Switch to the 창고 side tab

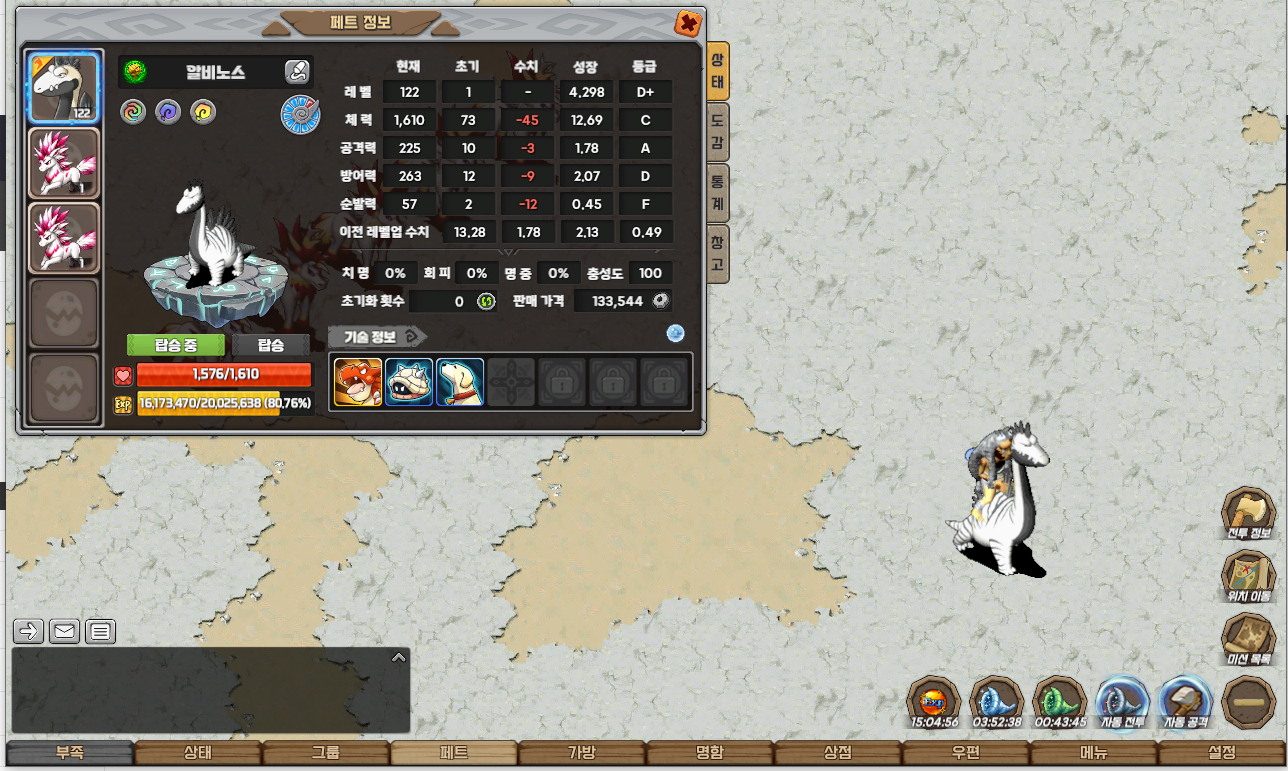pyautogui.click(x=717, y=253)
